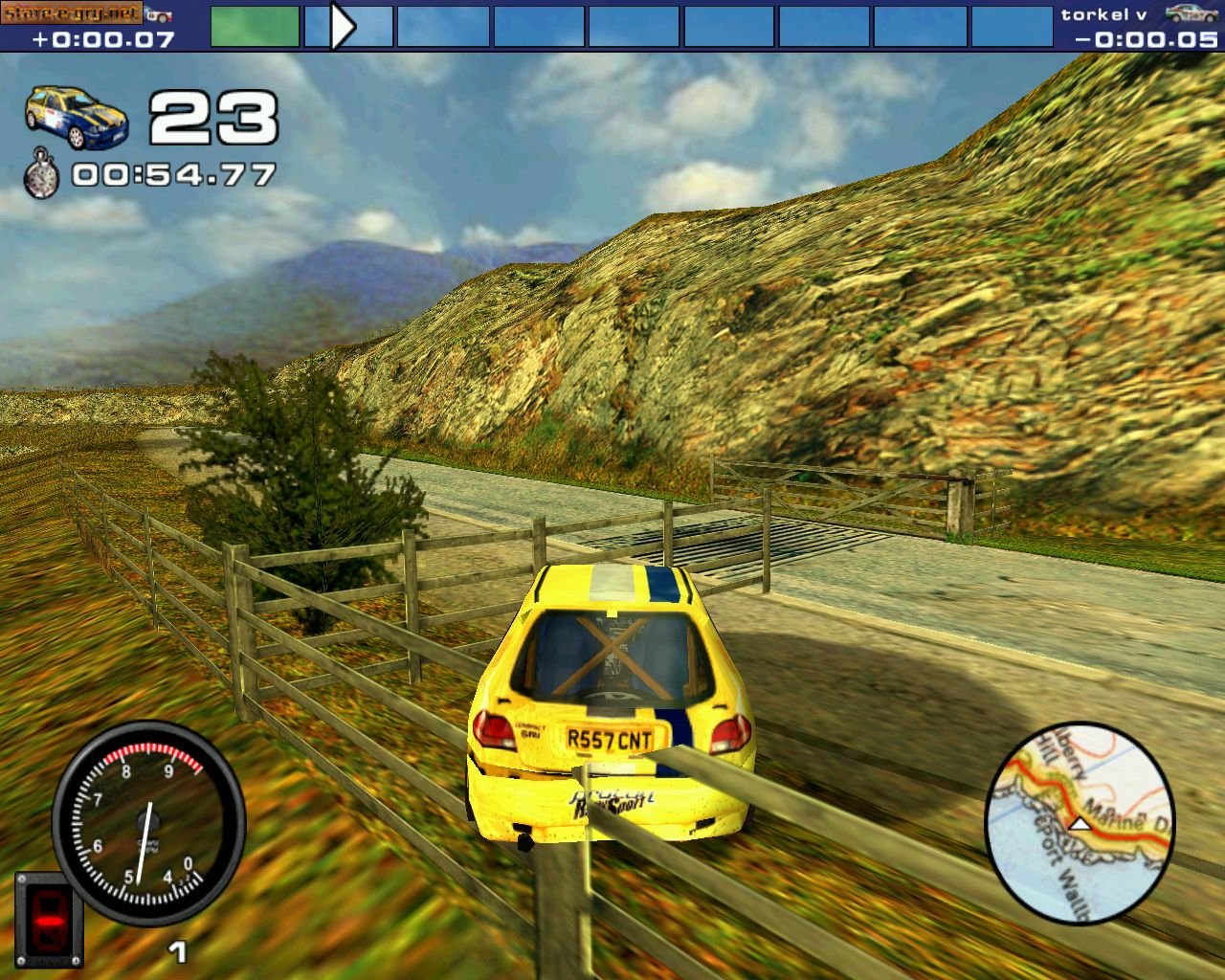Viewport: 1225px width, 980px height.
Task: Click the tachometer gauge dial
Action: click(148, 823)
